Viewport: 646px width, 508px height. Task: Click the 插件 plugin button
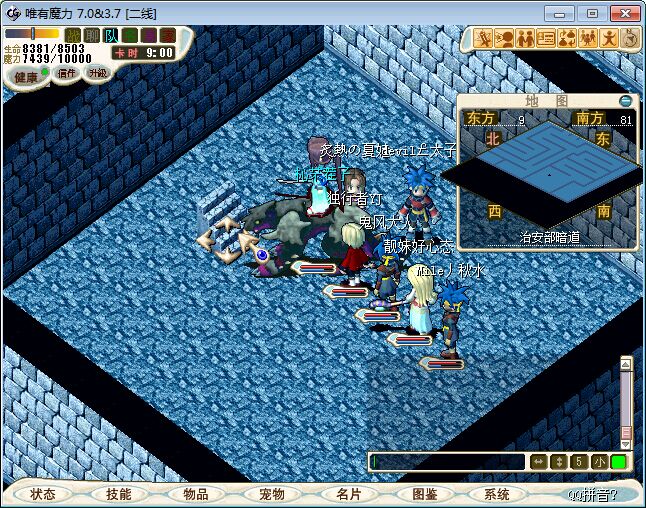(x=67, y=73)
